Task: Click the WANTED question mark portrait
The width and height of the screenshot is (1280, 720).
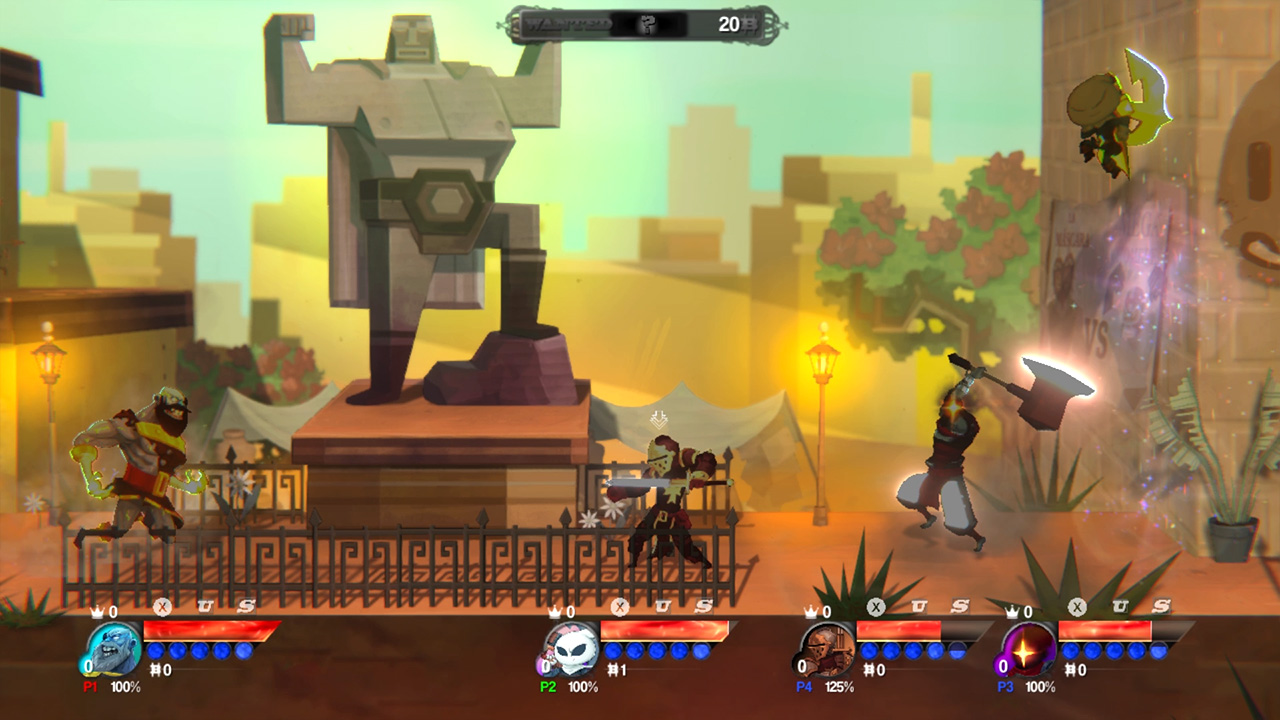Action: (x=648, y=23)
